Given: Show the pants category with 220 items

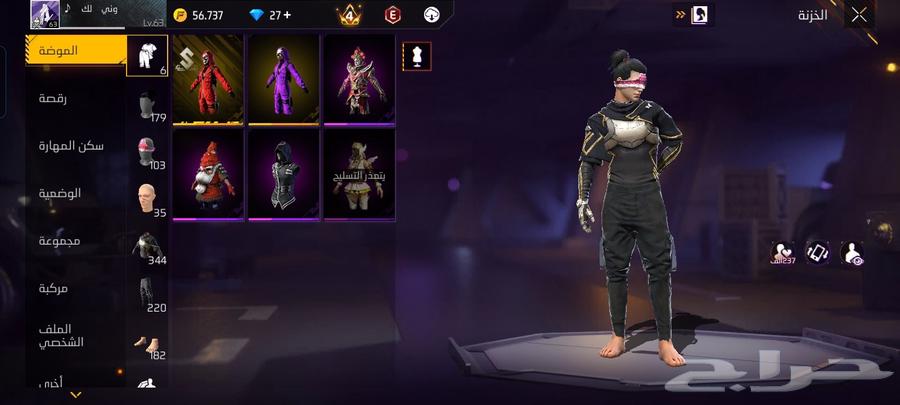Looking at the screenshot, I should [148, 295].
